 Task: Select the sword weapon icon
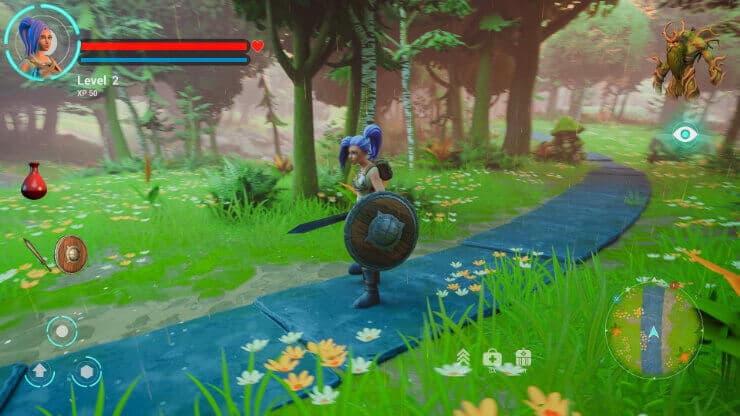click(37, 253)
